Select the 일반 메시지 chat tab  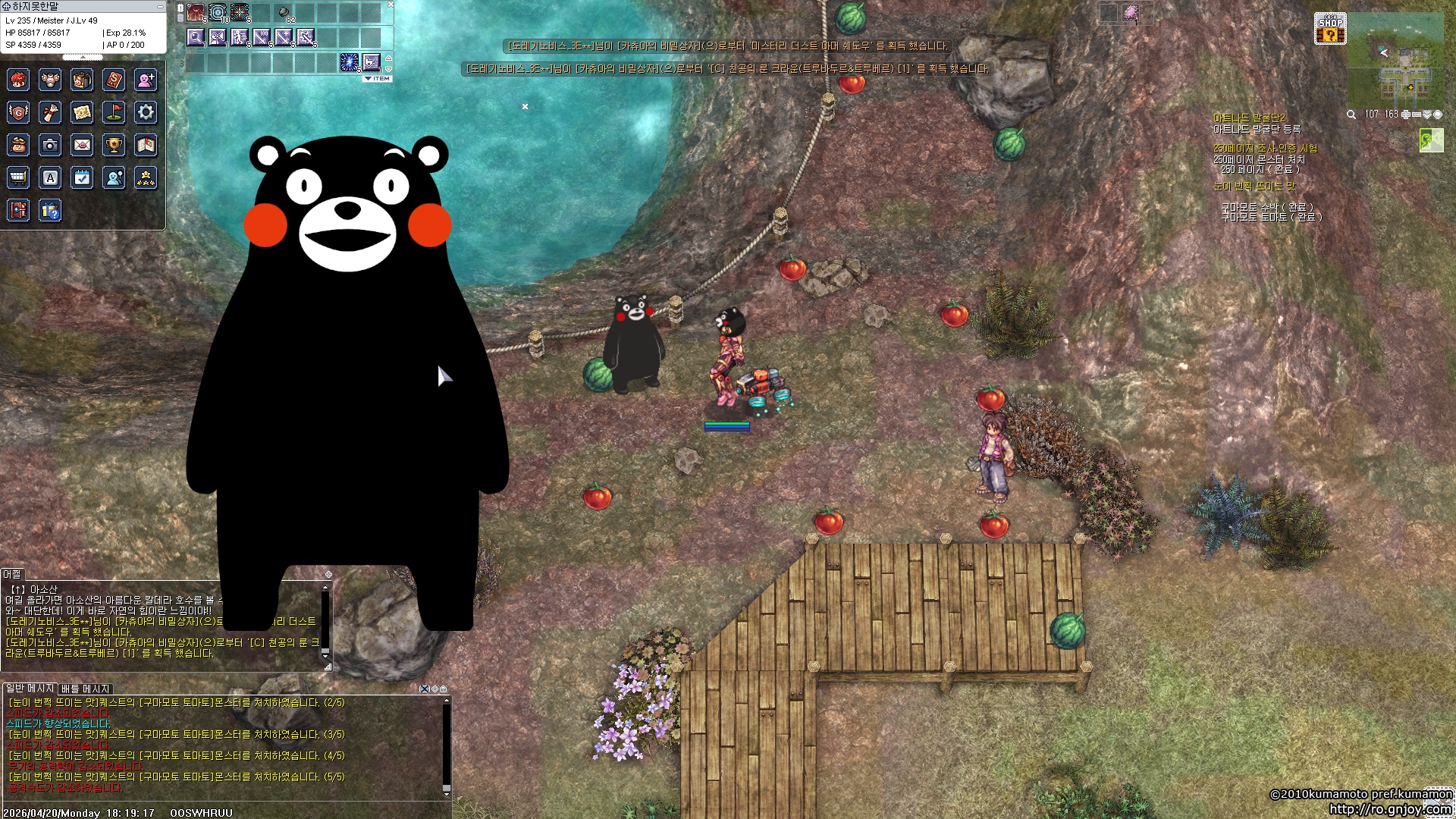pos(30,689)
